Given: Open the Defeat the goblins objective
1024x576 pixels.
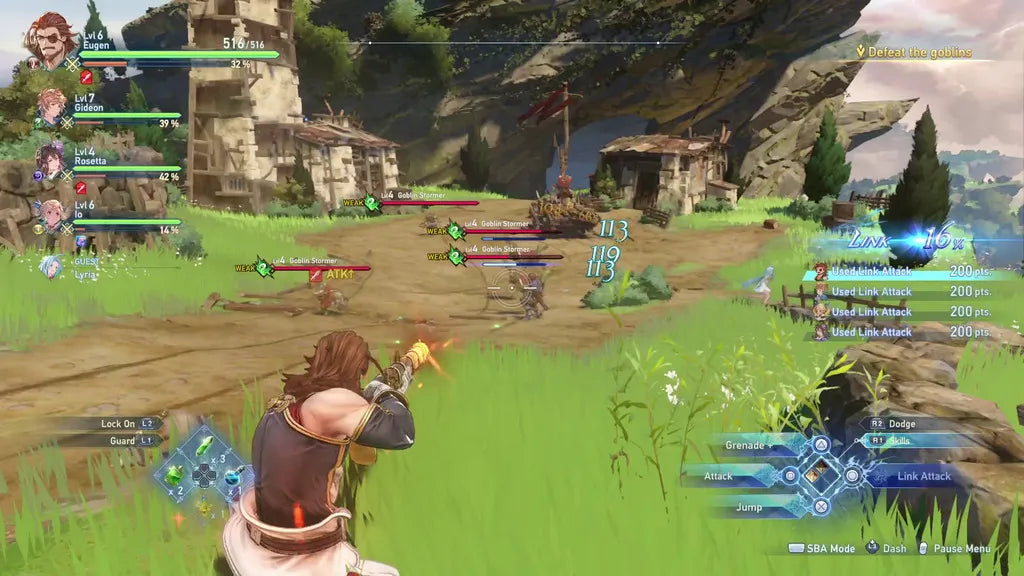Looking at the screenshot, I should point(918,52).
